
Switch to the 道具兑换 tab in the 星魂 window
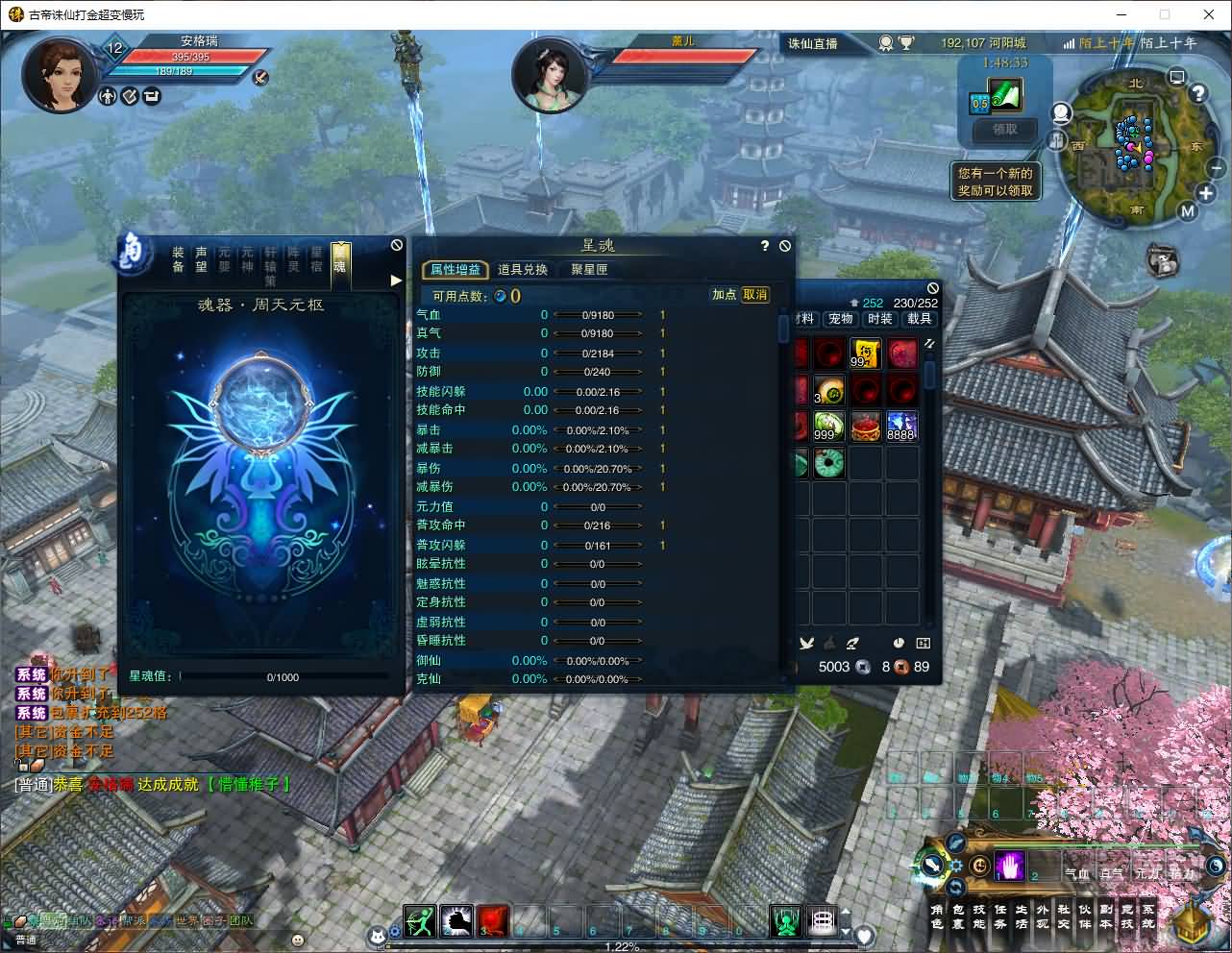523,270
